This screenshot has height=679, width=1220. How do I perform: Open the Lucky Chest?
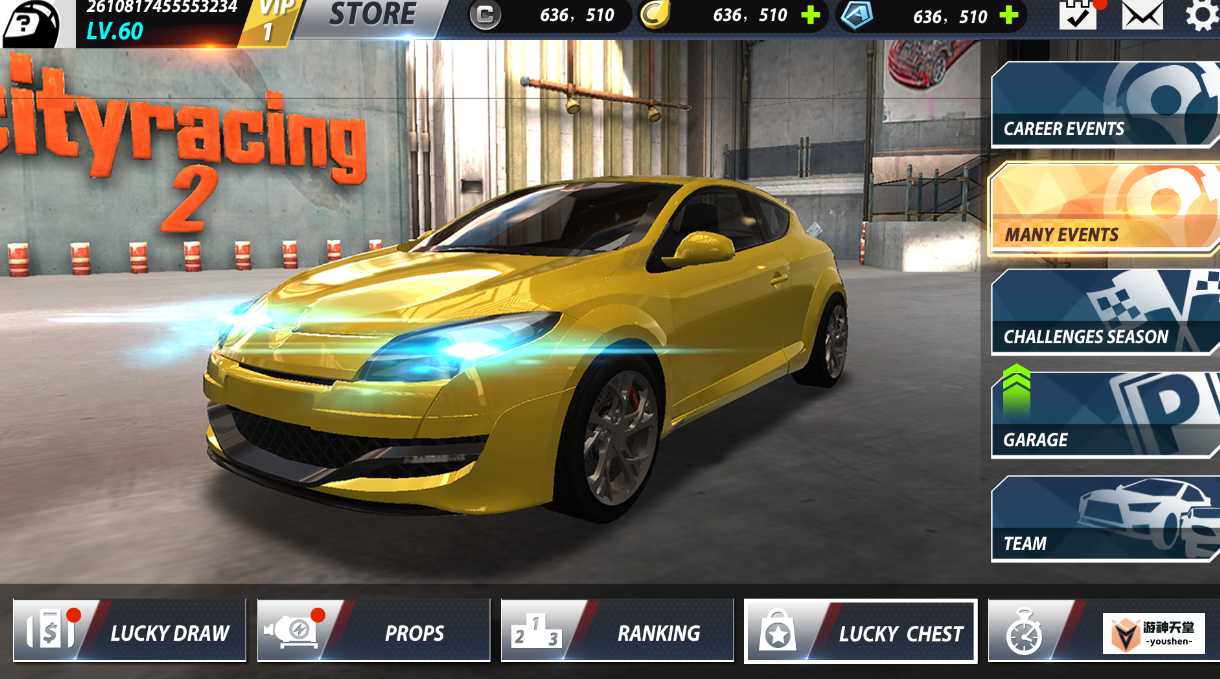861,631
